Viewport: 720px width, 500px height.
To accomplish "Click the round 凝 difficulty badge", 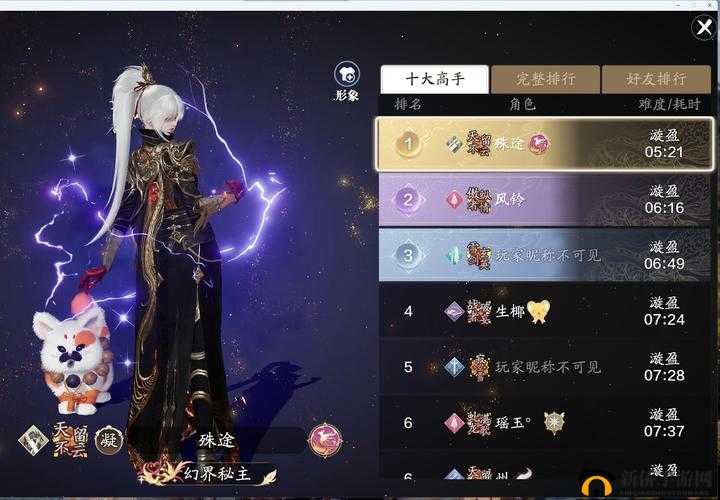I will 108,439.
